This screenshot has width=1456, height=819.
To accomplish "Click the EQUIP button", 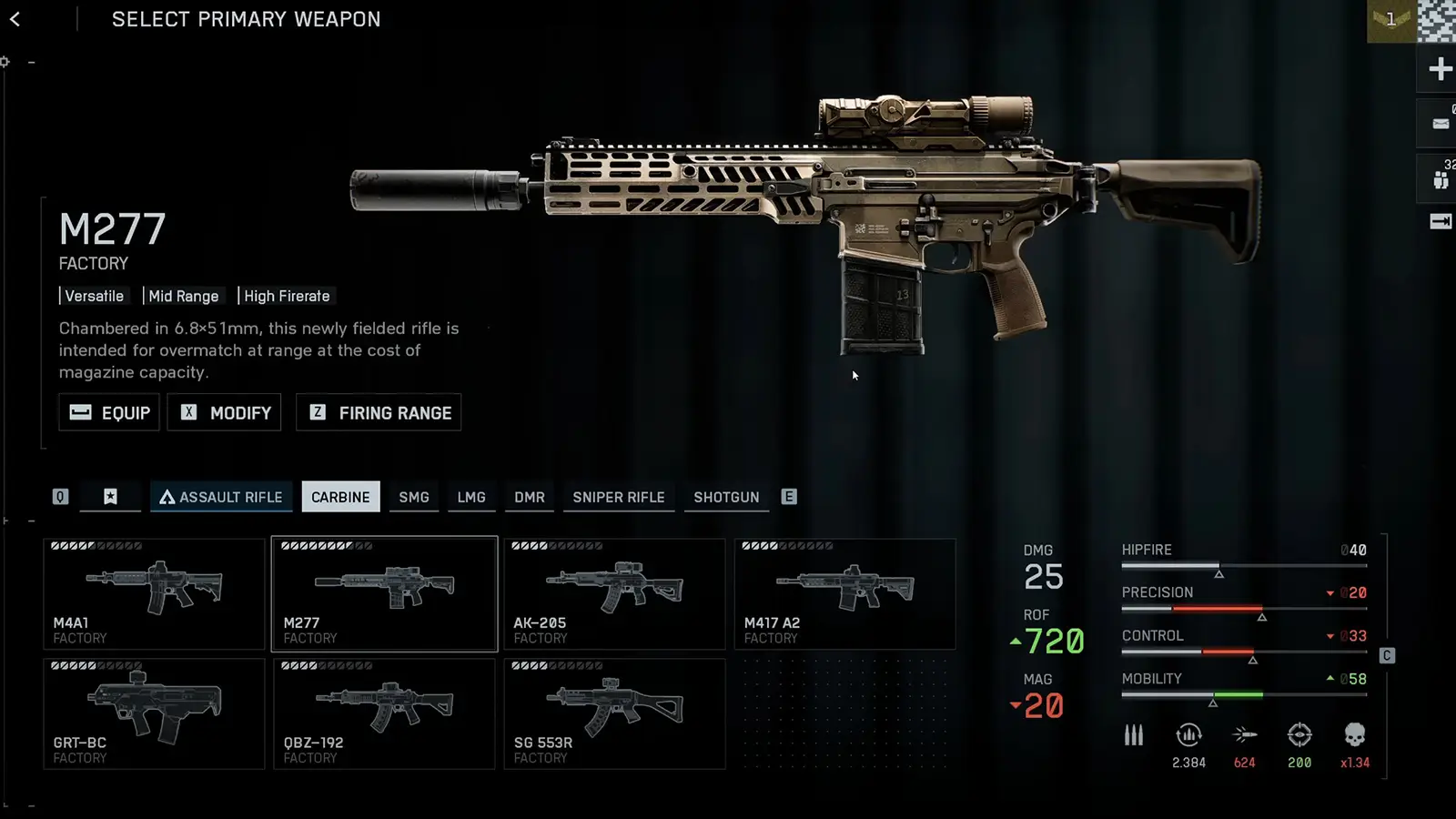I will pyautogui.click(x=108, y=412).
